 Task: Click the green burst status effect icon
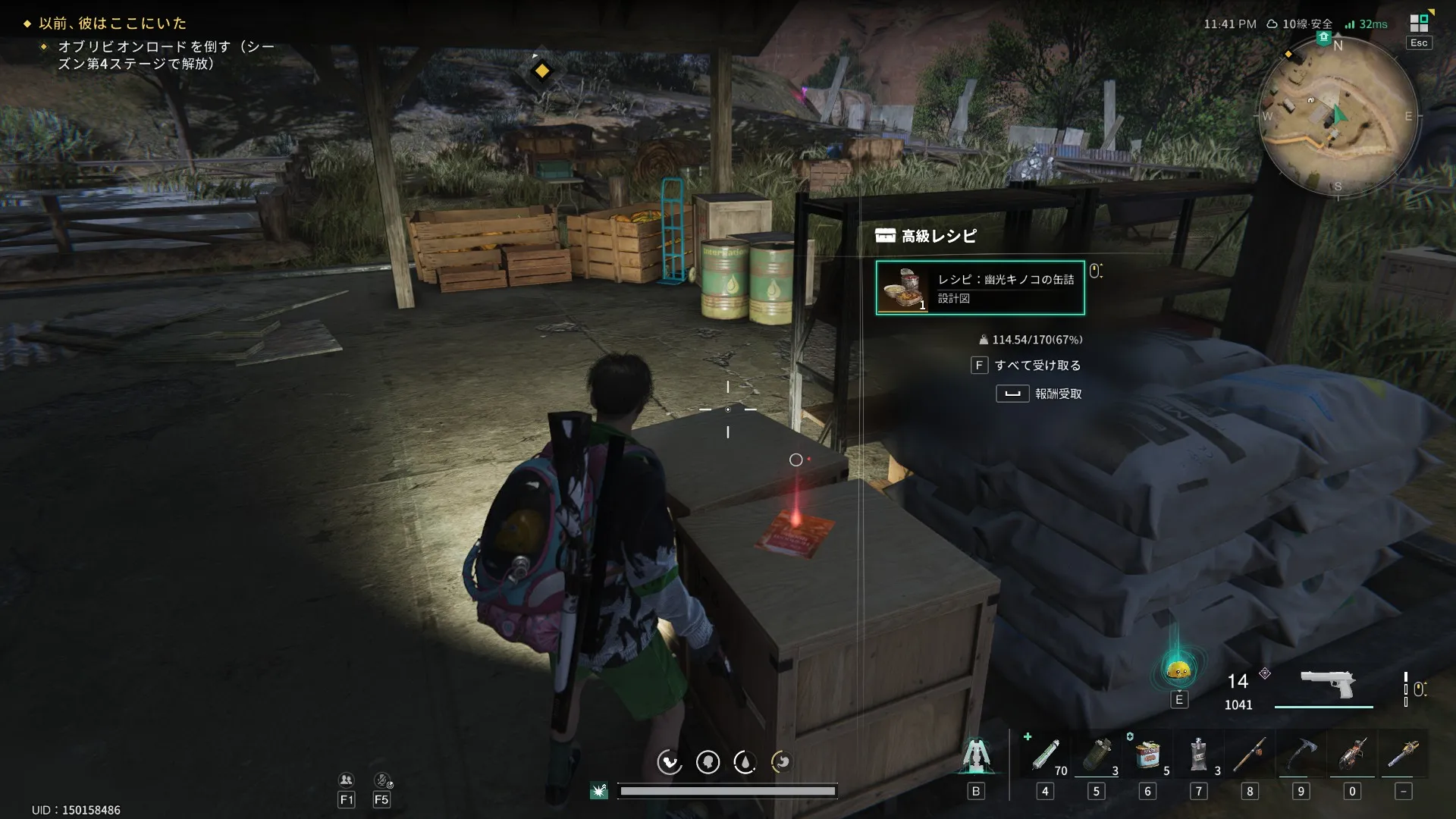tap(599, 791)
